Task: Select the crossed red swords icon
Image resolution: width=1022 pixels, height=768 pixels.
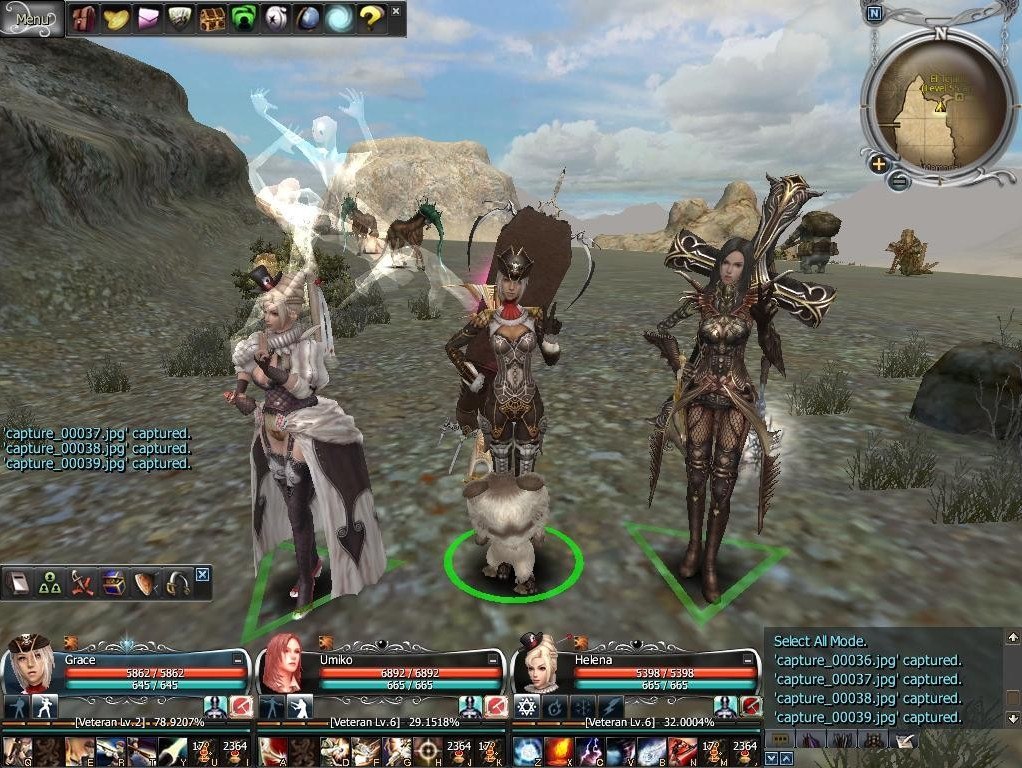Action: [82, 584]
